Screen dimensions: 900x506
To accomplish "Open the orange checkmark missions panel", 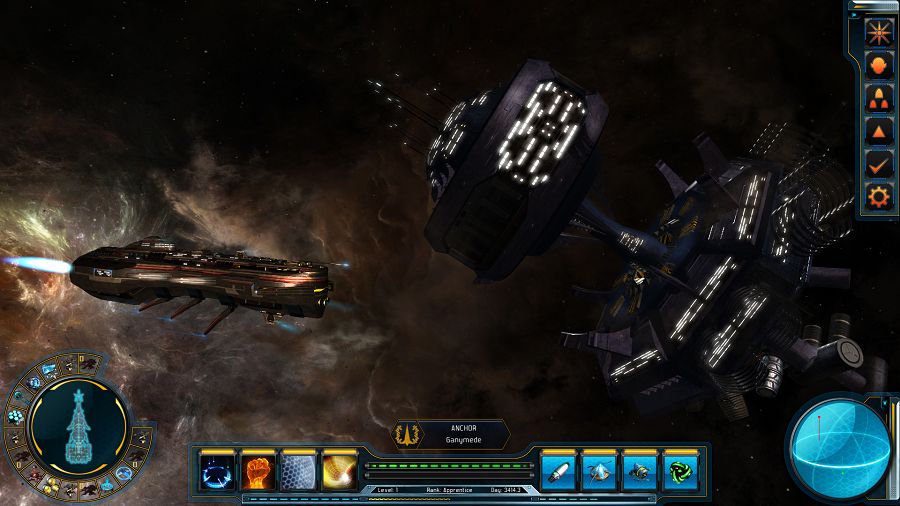I will click(878, 164).
